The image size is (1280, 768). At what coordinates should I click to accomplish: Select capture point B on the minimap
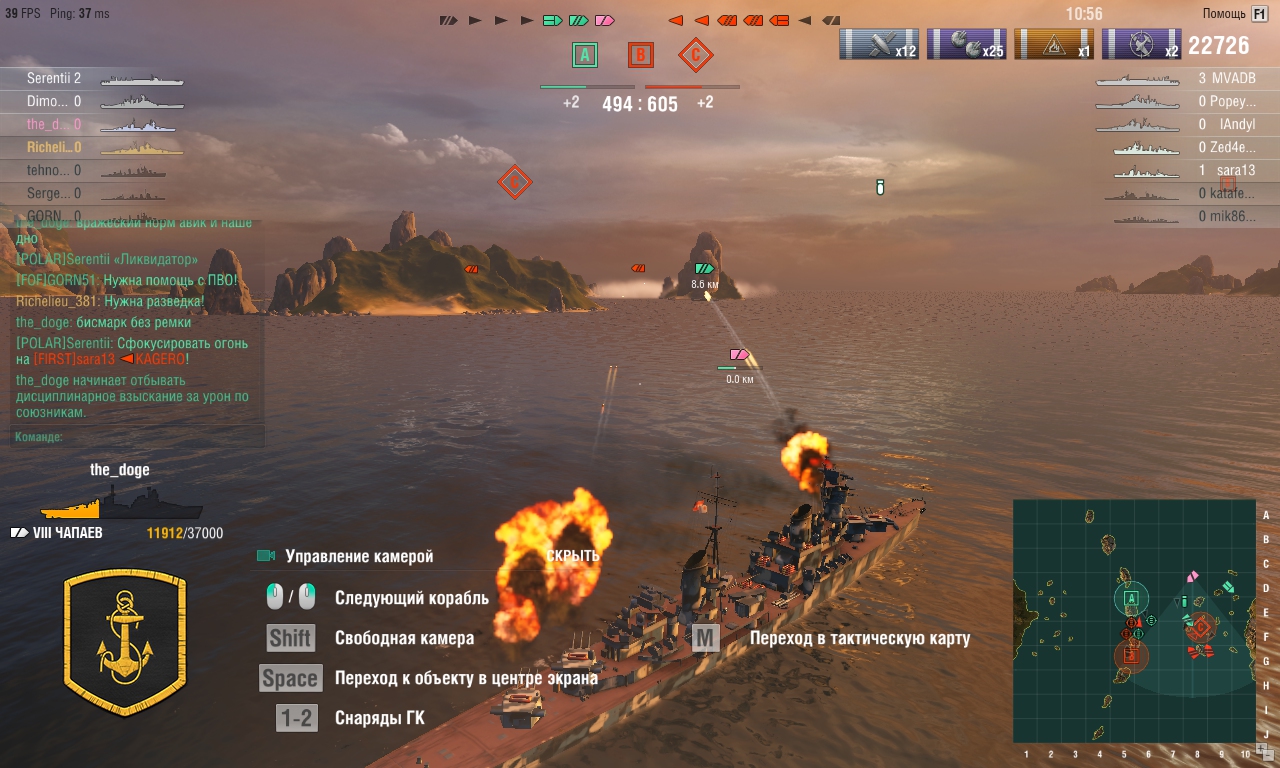click(1131, 656)
